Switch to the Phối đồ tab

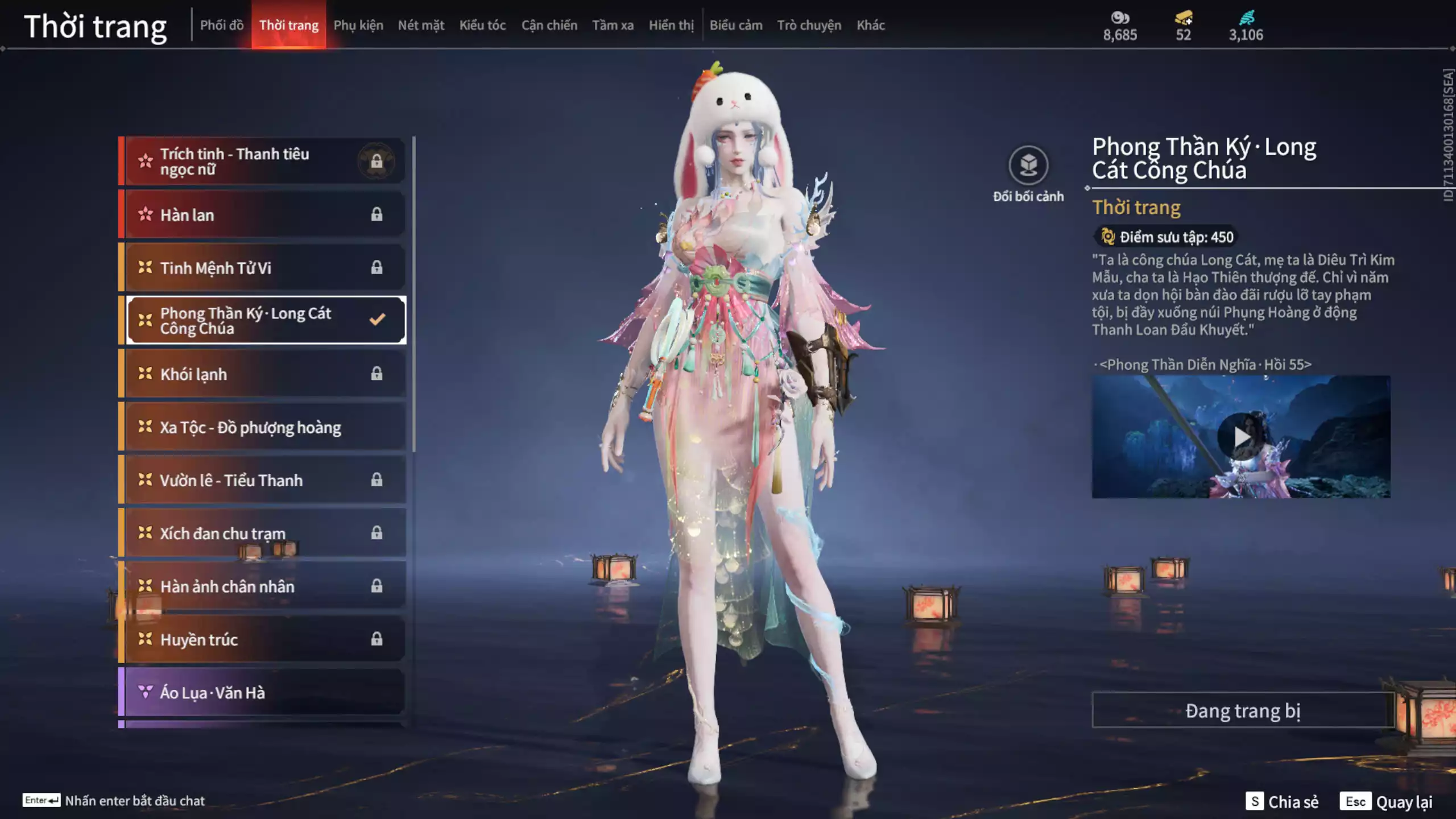(x=221, y=25)
